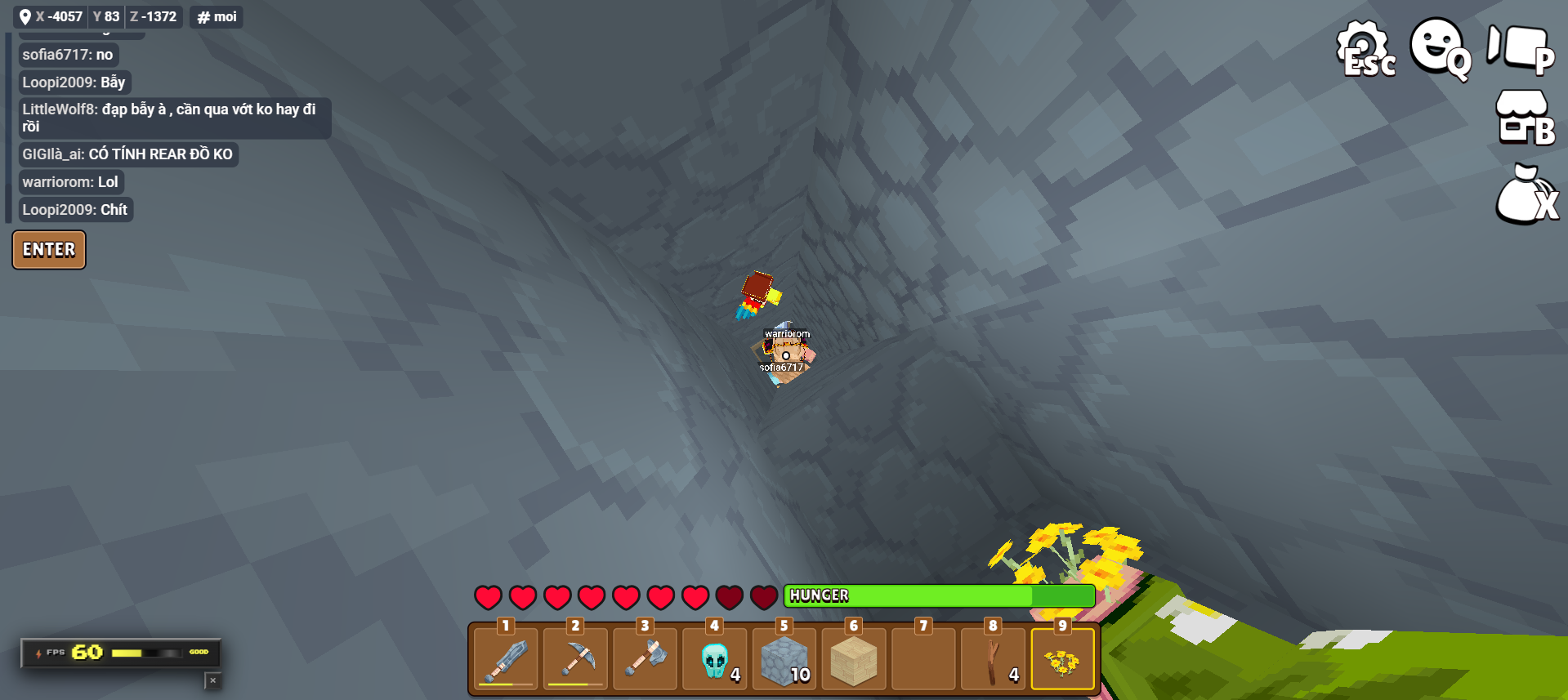Close the FPS counter widget
1568x700 pixels.
[x=212, y=680]
